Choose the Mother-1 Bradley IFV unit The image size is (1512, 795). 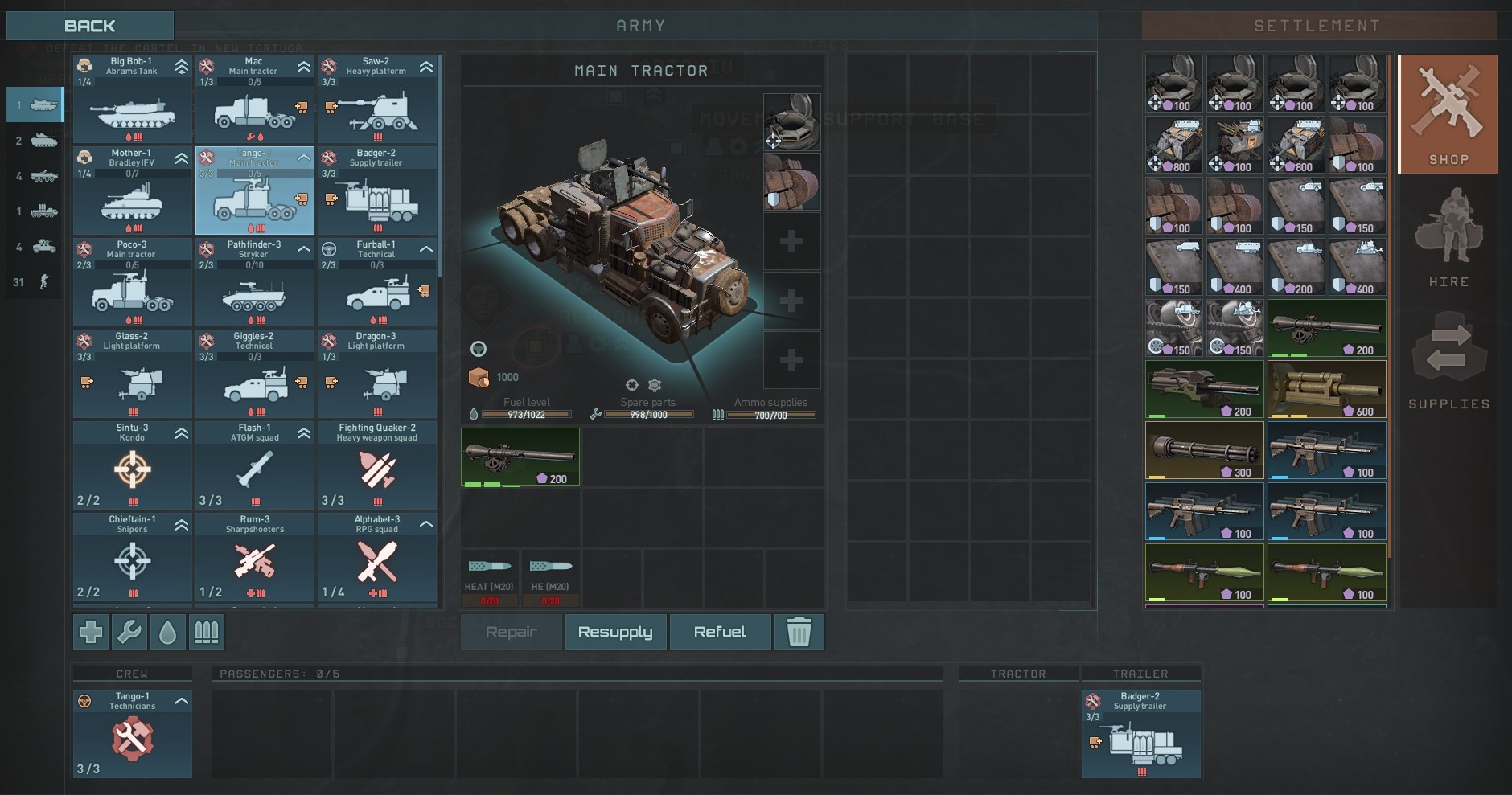click(x=133, y=191)
